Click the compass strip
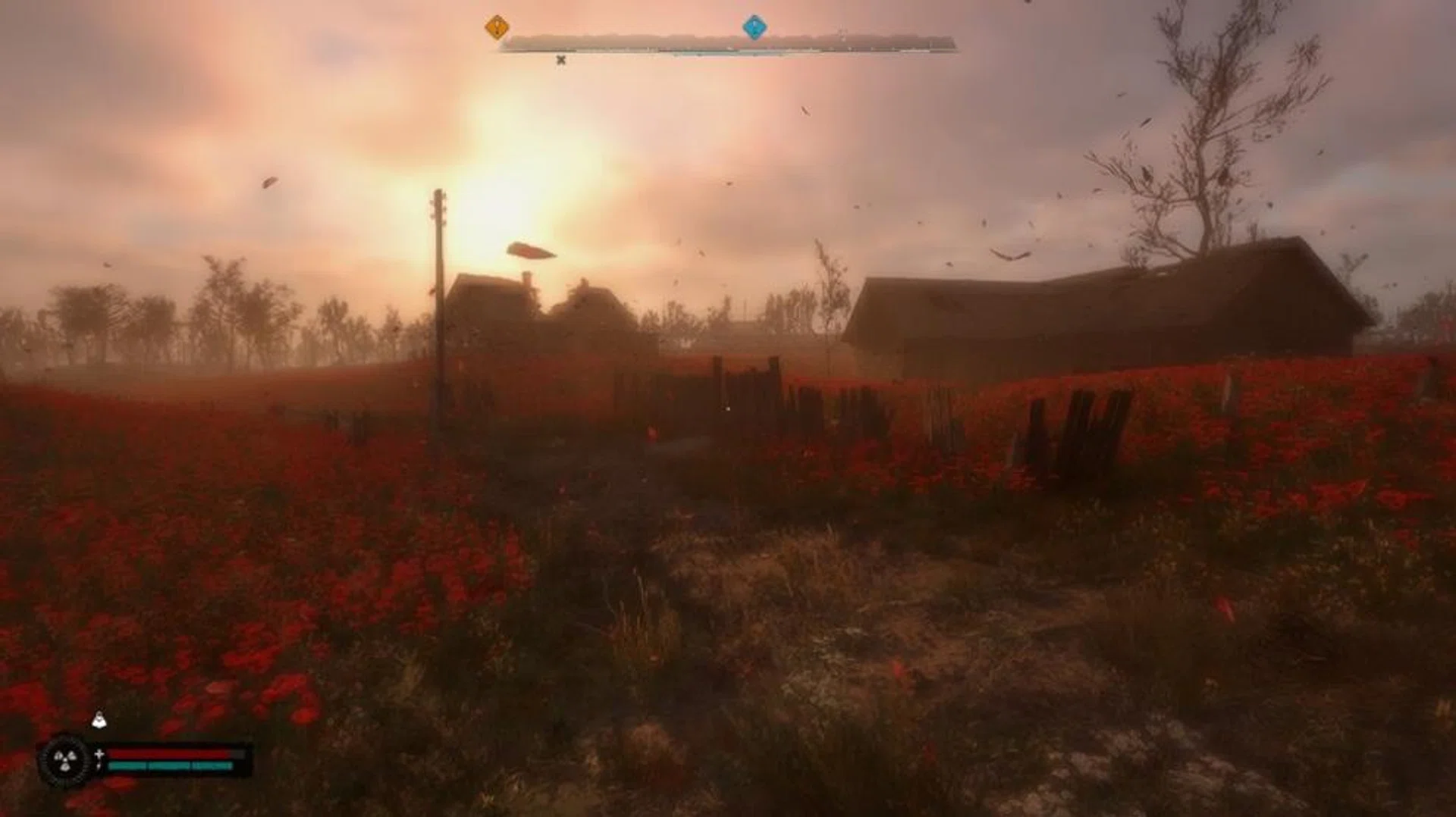The width and height of the screenshot is (1456, 817). [x=728, y=44]
